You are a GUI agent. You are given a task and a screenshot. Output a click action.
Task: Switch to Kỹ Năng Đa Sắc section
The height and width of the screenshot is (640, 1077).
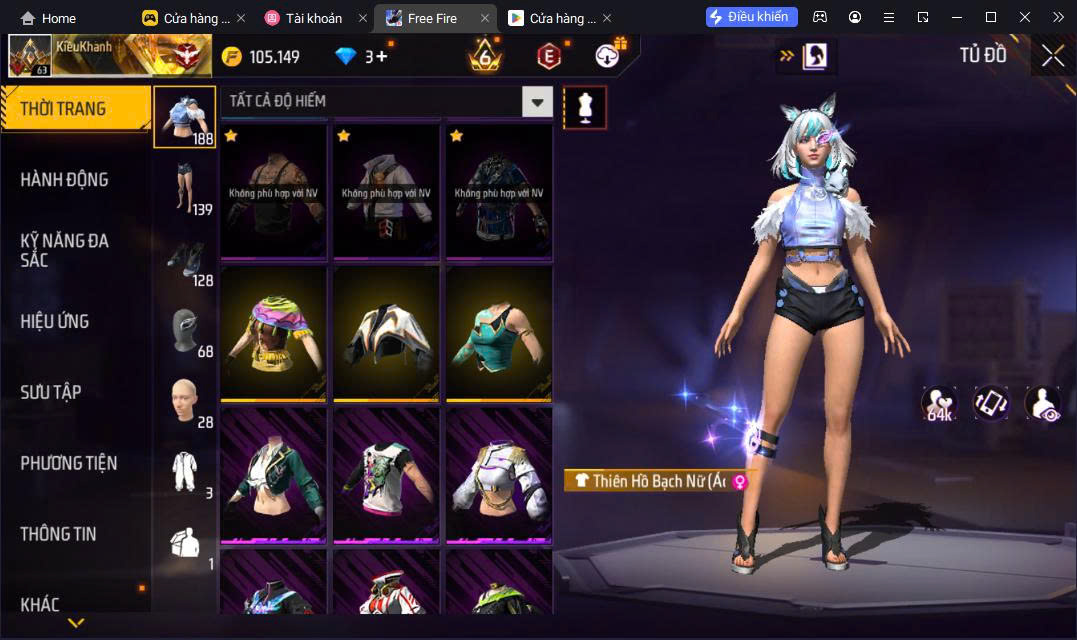(x=64, y=250)
